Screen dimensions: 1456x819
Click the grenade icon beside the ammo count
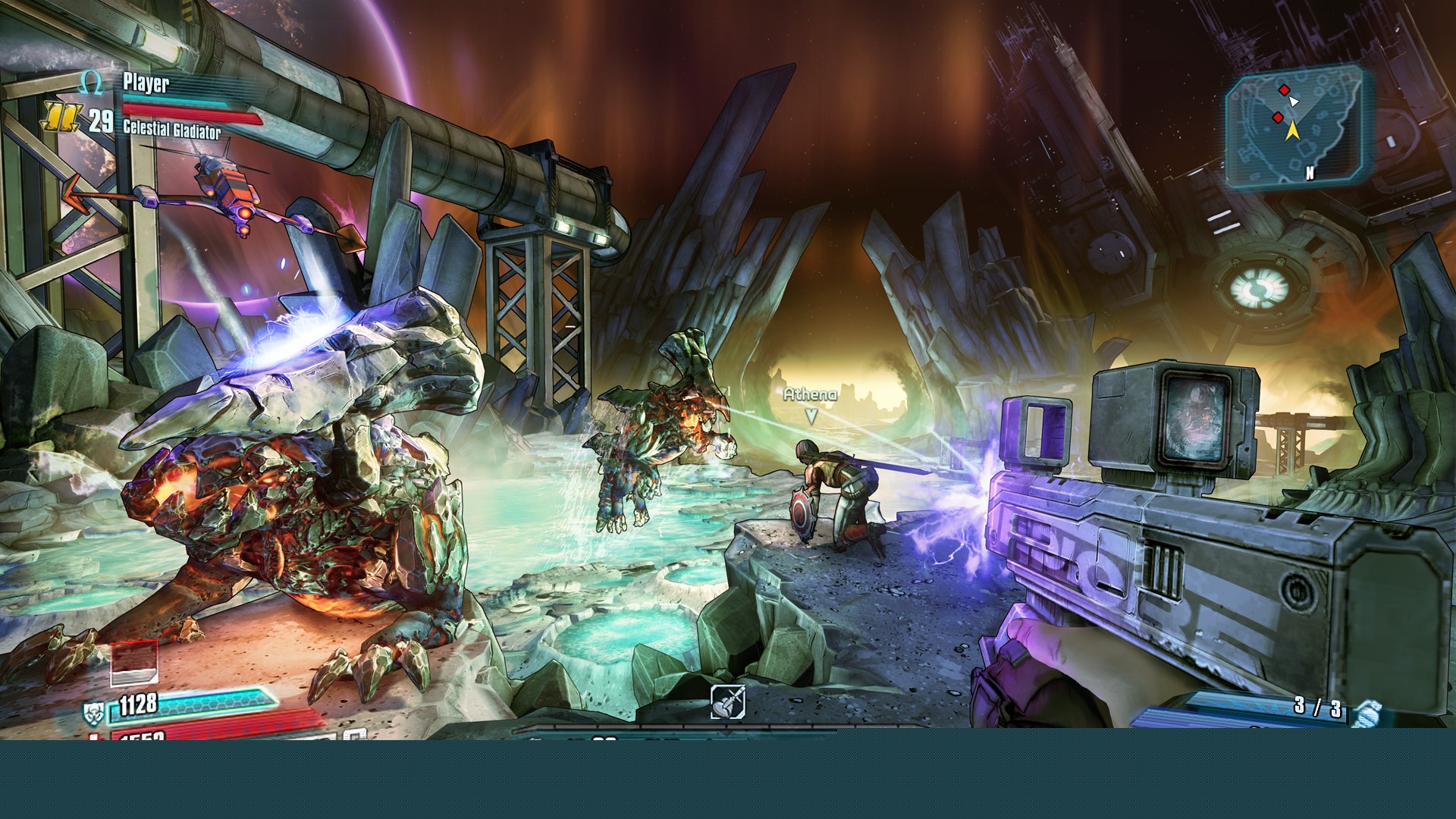(x=1367, y=712)
